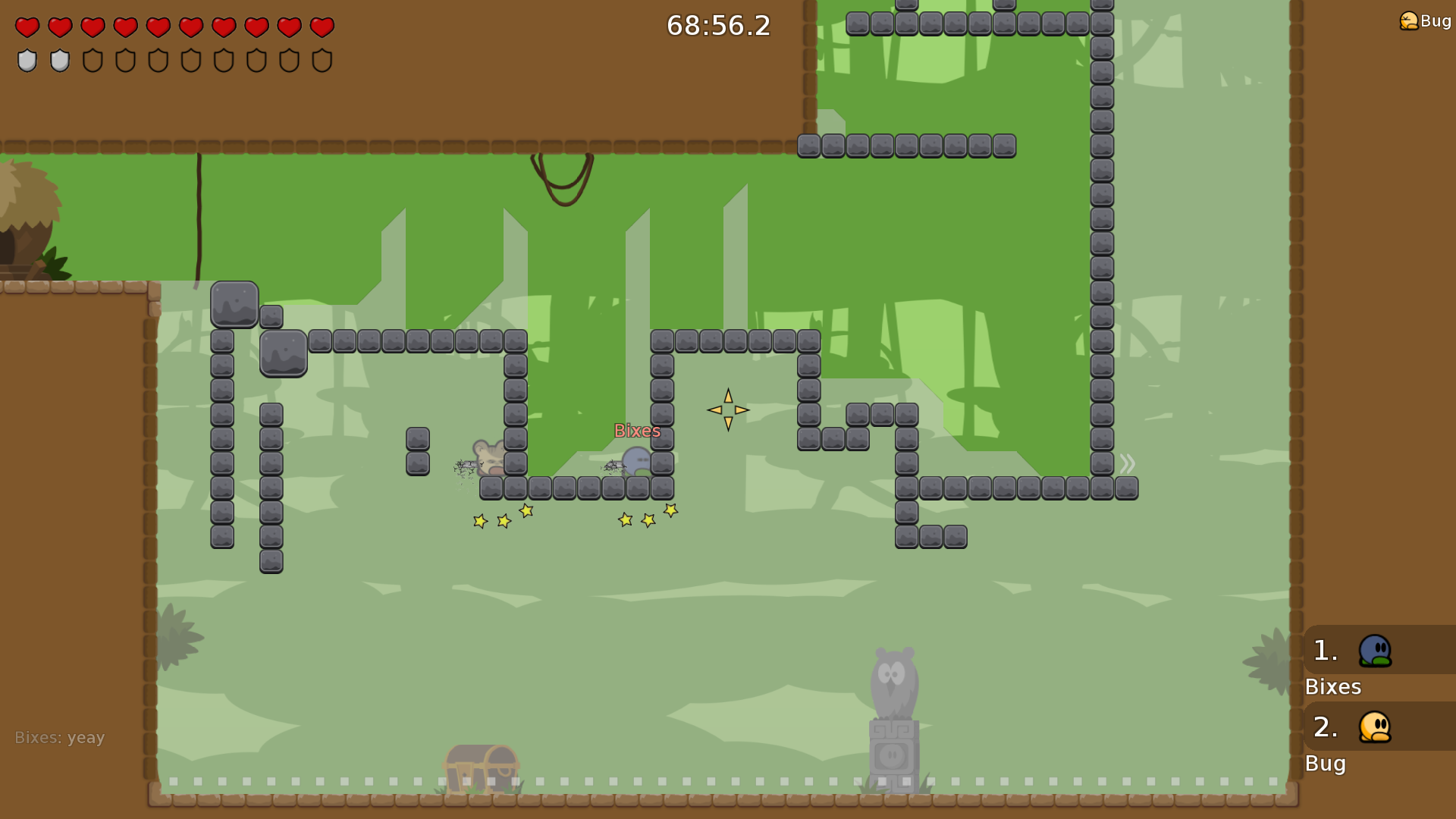Click the chat message reading Bixes: yeay
Viewport: 1456px width, 819px height.
[60, 736]
